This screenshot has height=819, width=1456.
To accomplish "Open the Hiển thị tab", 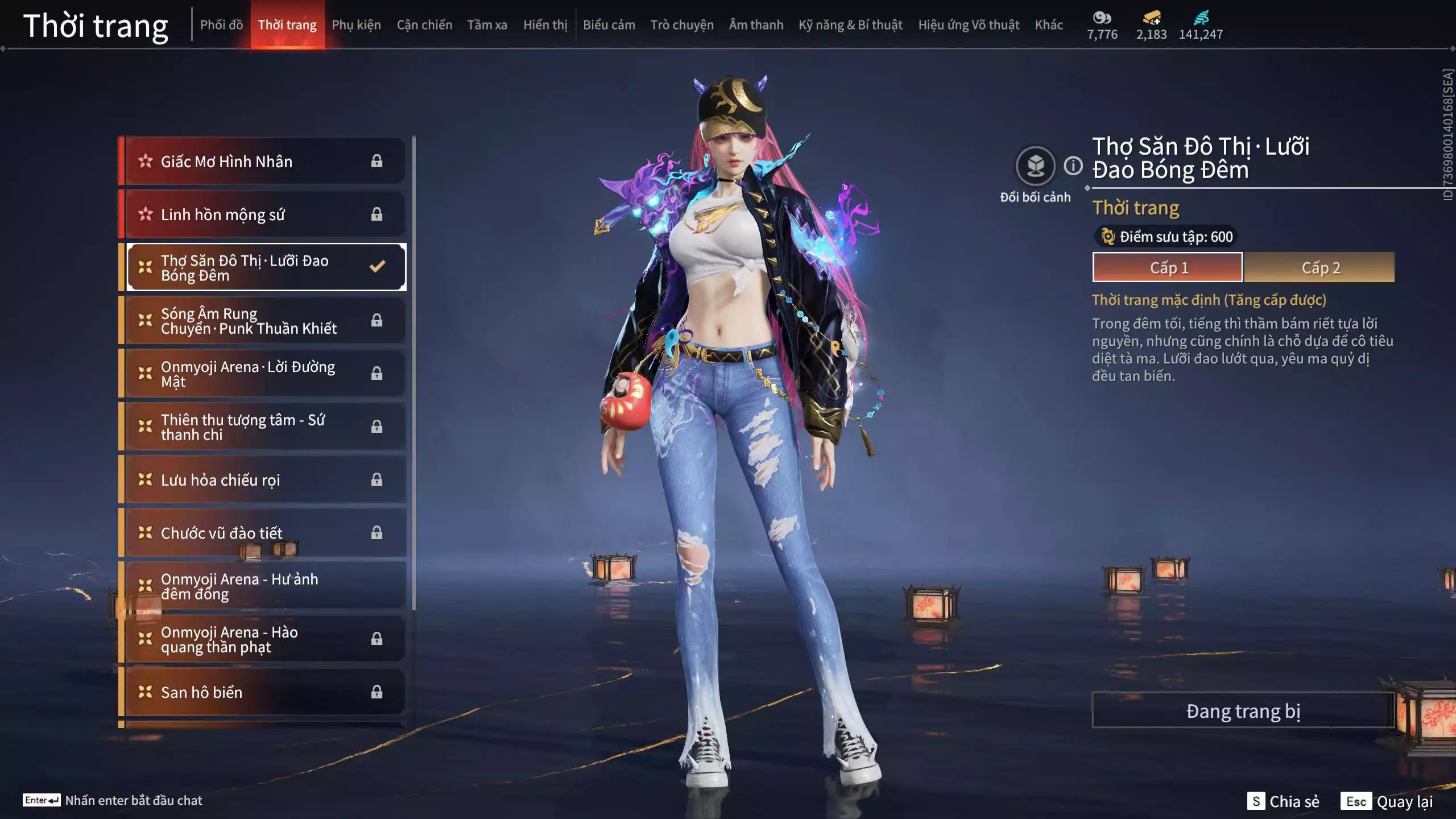I will tap(545, 25).
